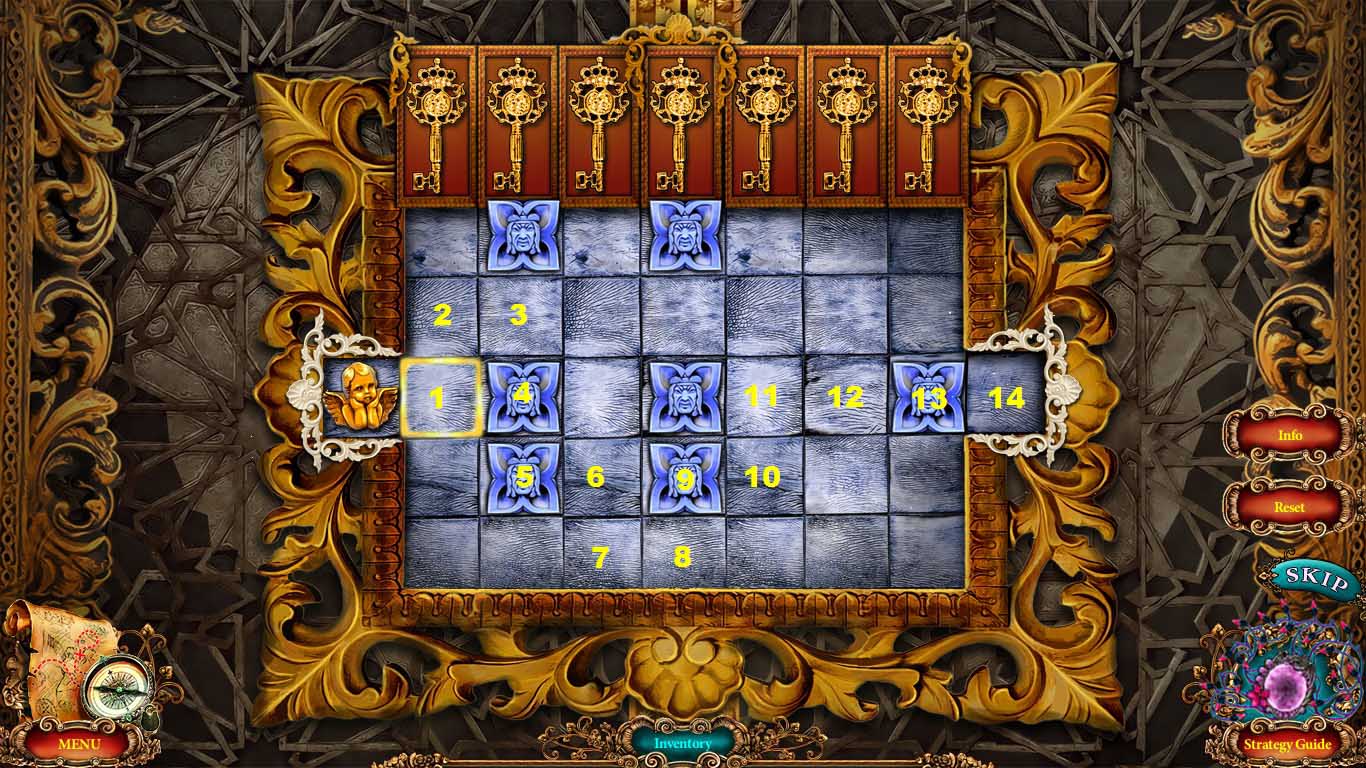Click the blue face tile numbered 9

click(x=682, y=476)
